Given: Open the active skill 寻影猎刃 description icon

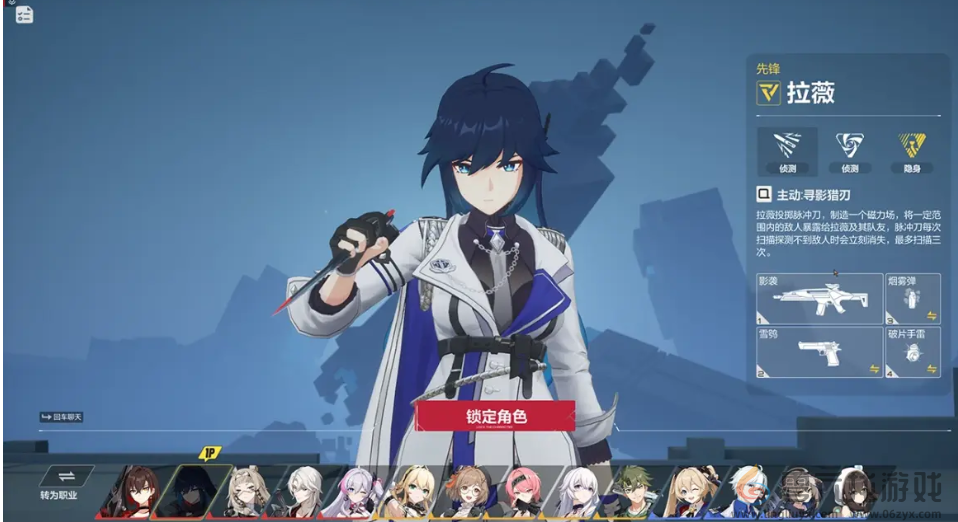Looking at the screenshot, I should [764, 195].
